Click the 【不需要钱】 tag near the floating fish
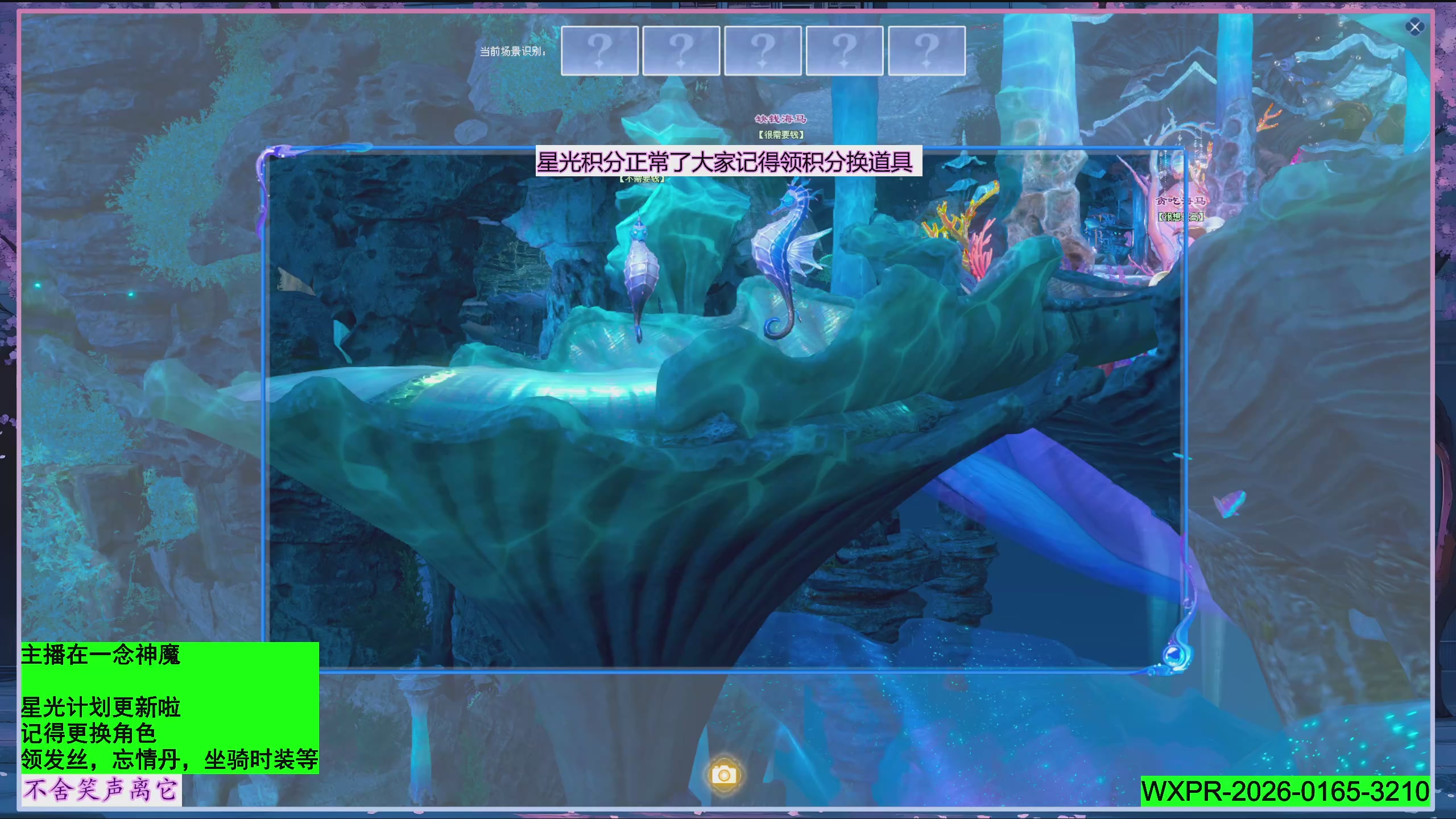 [x=643, y=180]
